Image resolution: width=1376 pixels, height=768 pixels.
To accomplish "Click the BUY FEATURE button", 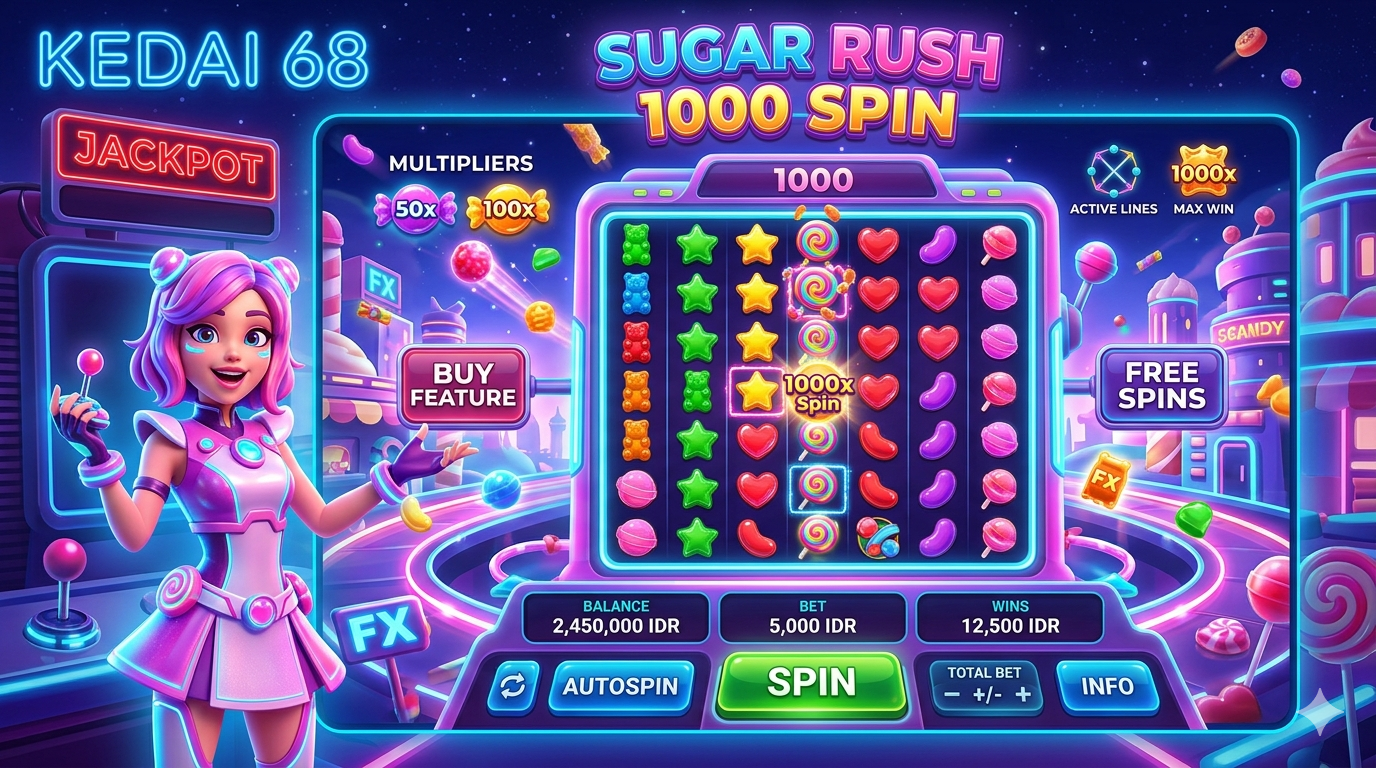I will (463, 385).
